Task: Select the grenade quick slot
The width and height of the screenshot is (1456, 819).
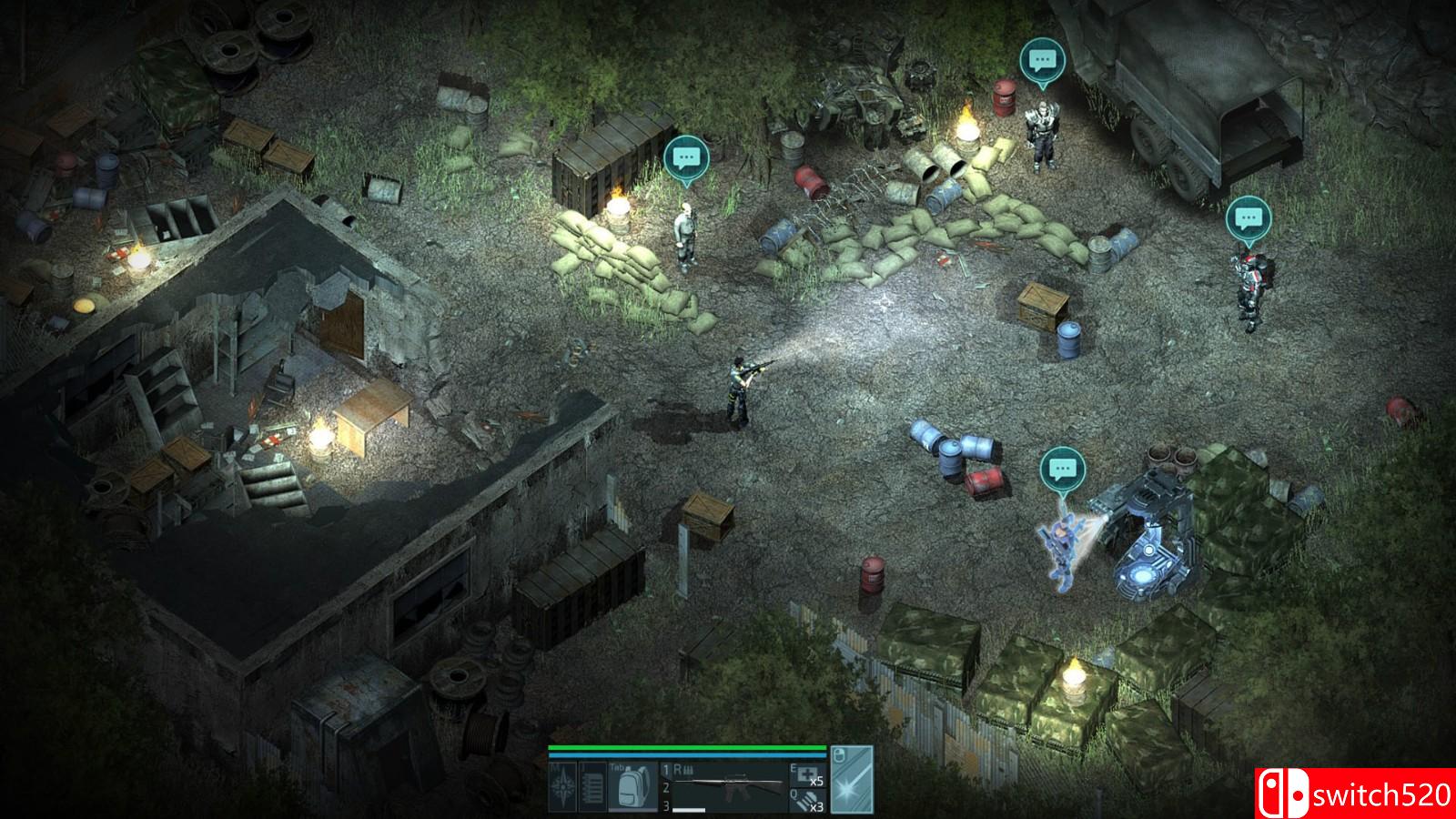Action: pyautogui.click(x=807, y=800)
